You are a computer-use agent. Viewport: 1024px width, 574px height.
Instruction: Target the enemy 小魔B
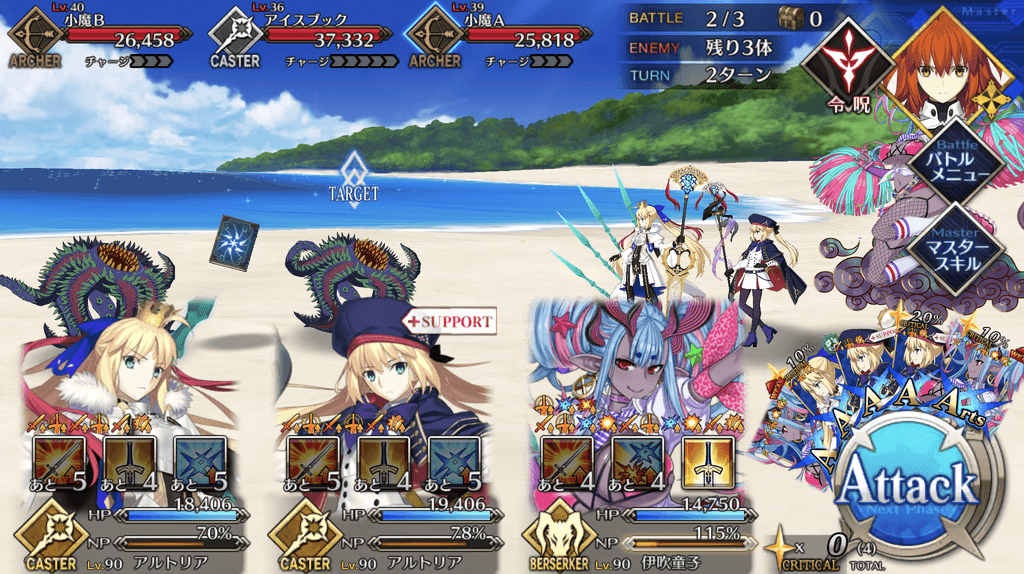[100, 40]
